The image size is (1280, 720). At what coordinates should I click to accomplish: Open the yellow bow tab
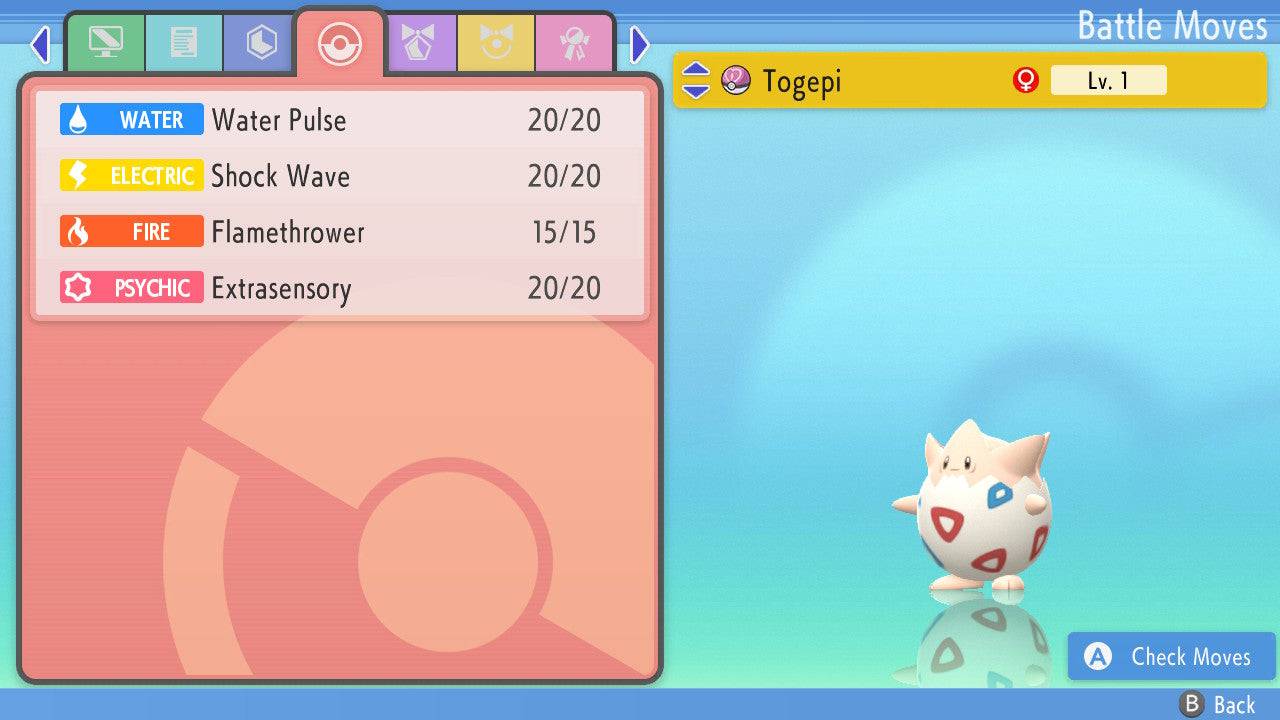pyautogui.click(x=496, y=43)
